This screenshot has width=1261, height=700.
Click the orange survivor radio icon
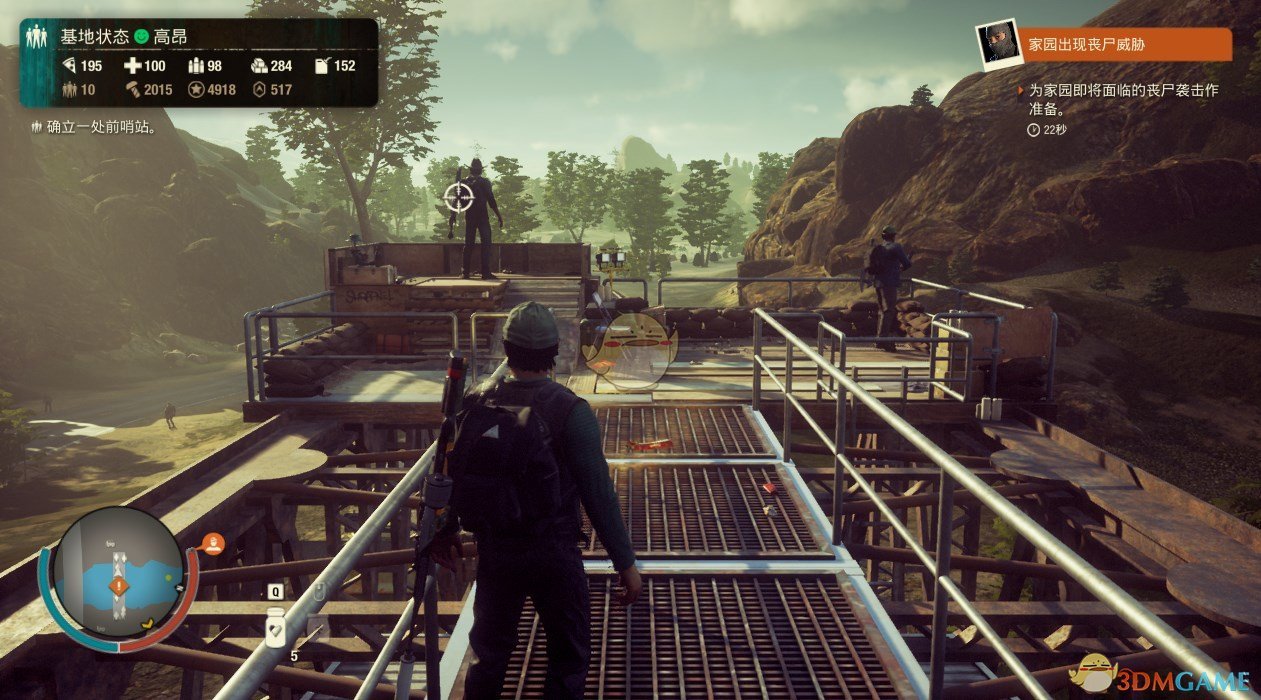point(212,545)
